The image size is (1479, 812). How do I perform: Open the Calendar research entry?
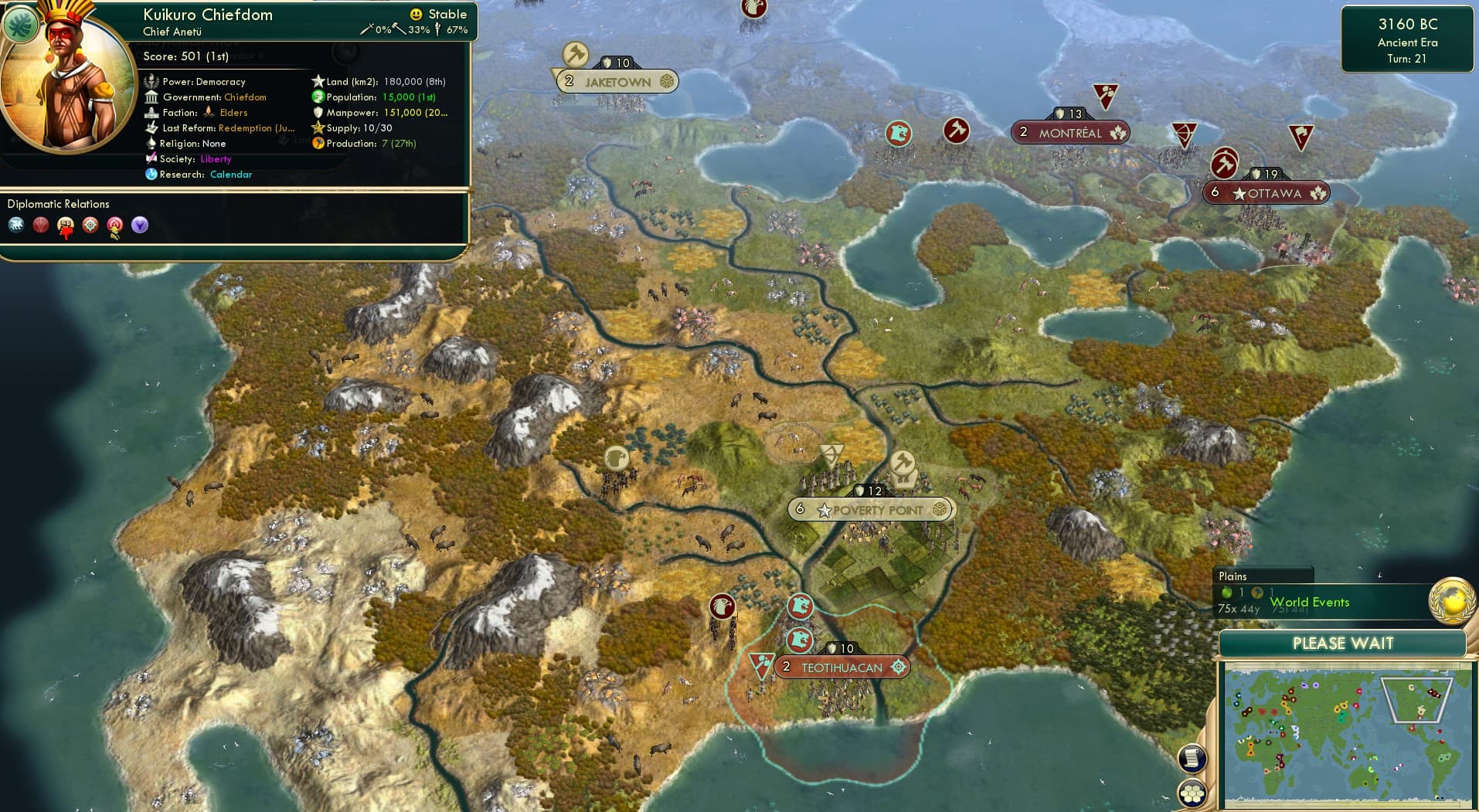click(x=231, y=175)
